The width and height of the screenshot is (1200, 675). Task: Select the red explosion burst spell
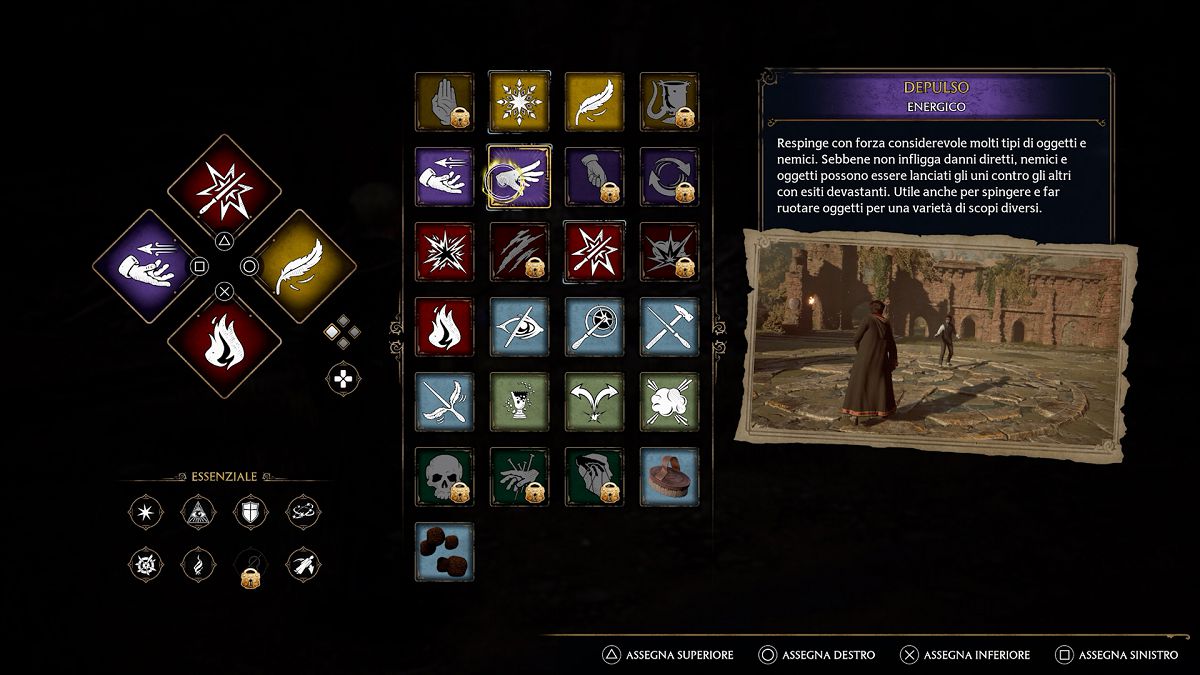(x=444, y=252)
